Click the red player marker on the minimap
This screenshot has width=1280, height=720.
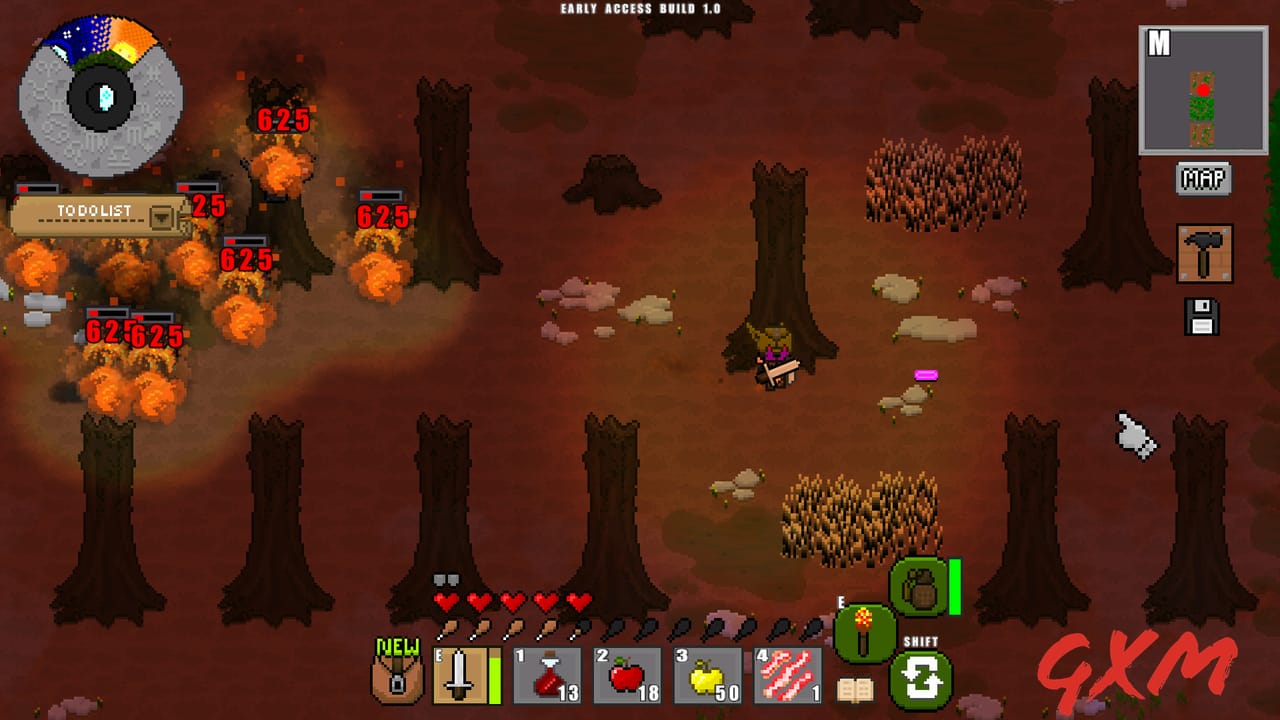tap(1203, 92)
